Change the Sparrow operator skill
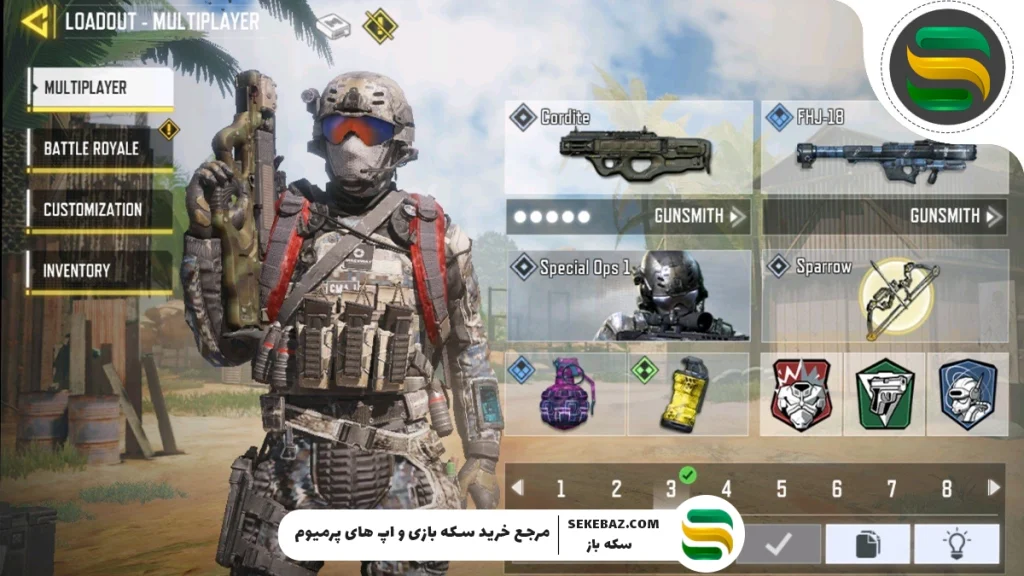The height and width of the screenshot is (576, 1024). tap(884, 295)
